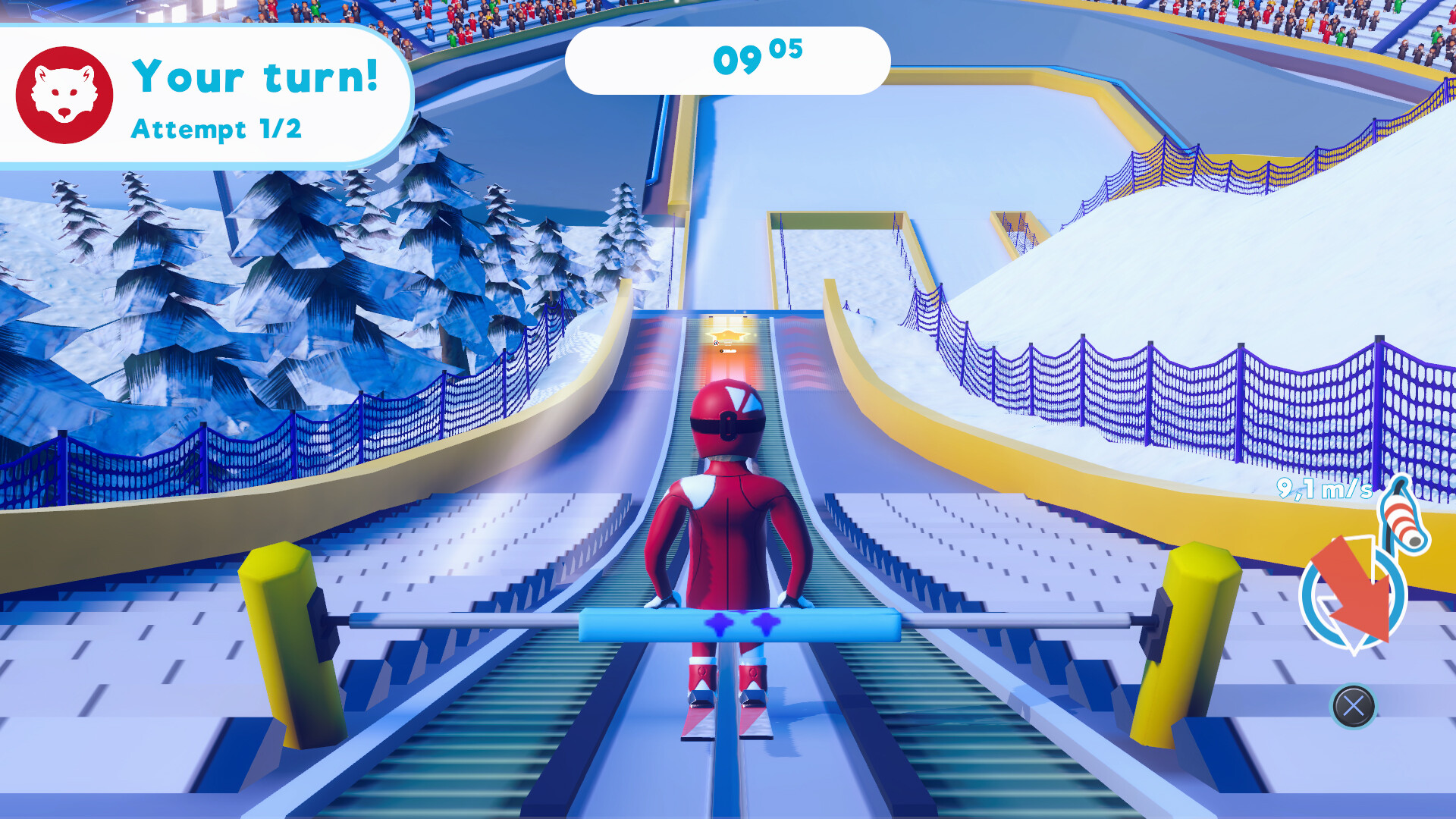Select the skier's red helmet

[x=726, y=417]
